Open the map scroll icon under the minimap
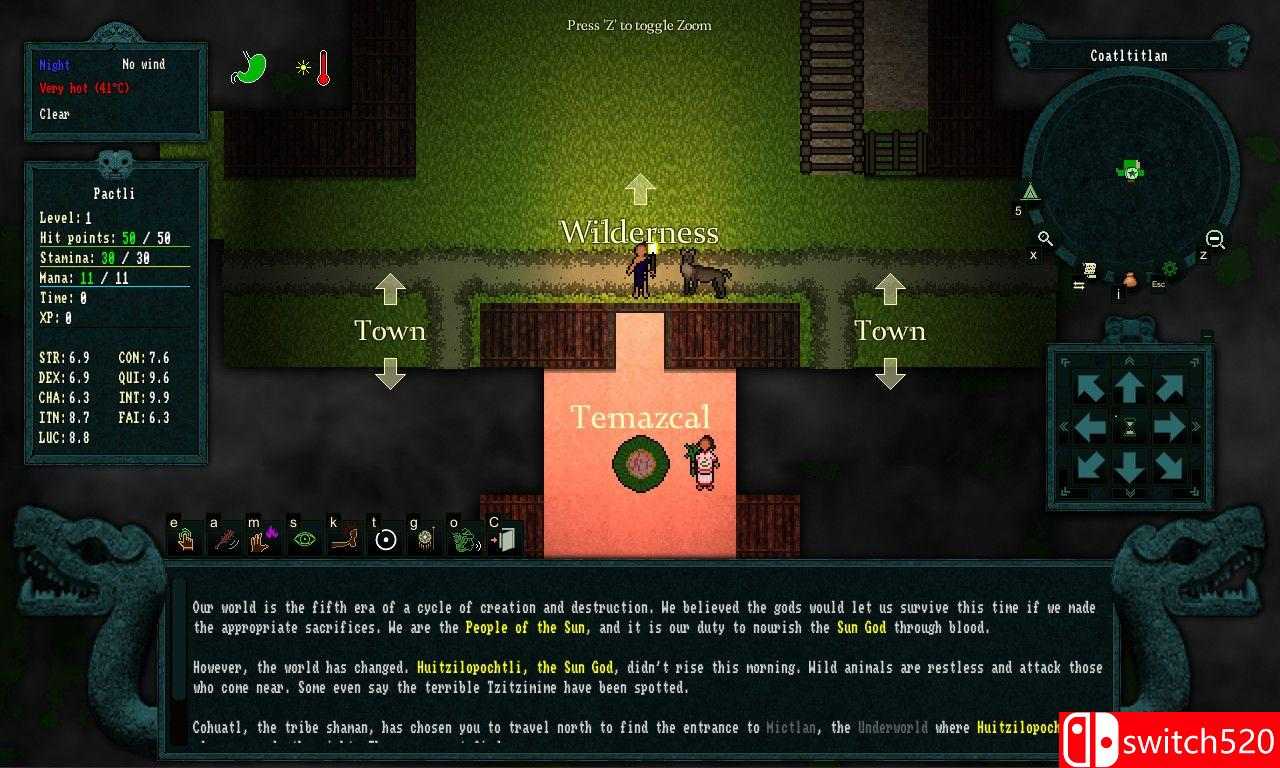 pos(1090,270)
